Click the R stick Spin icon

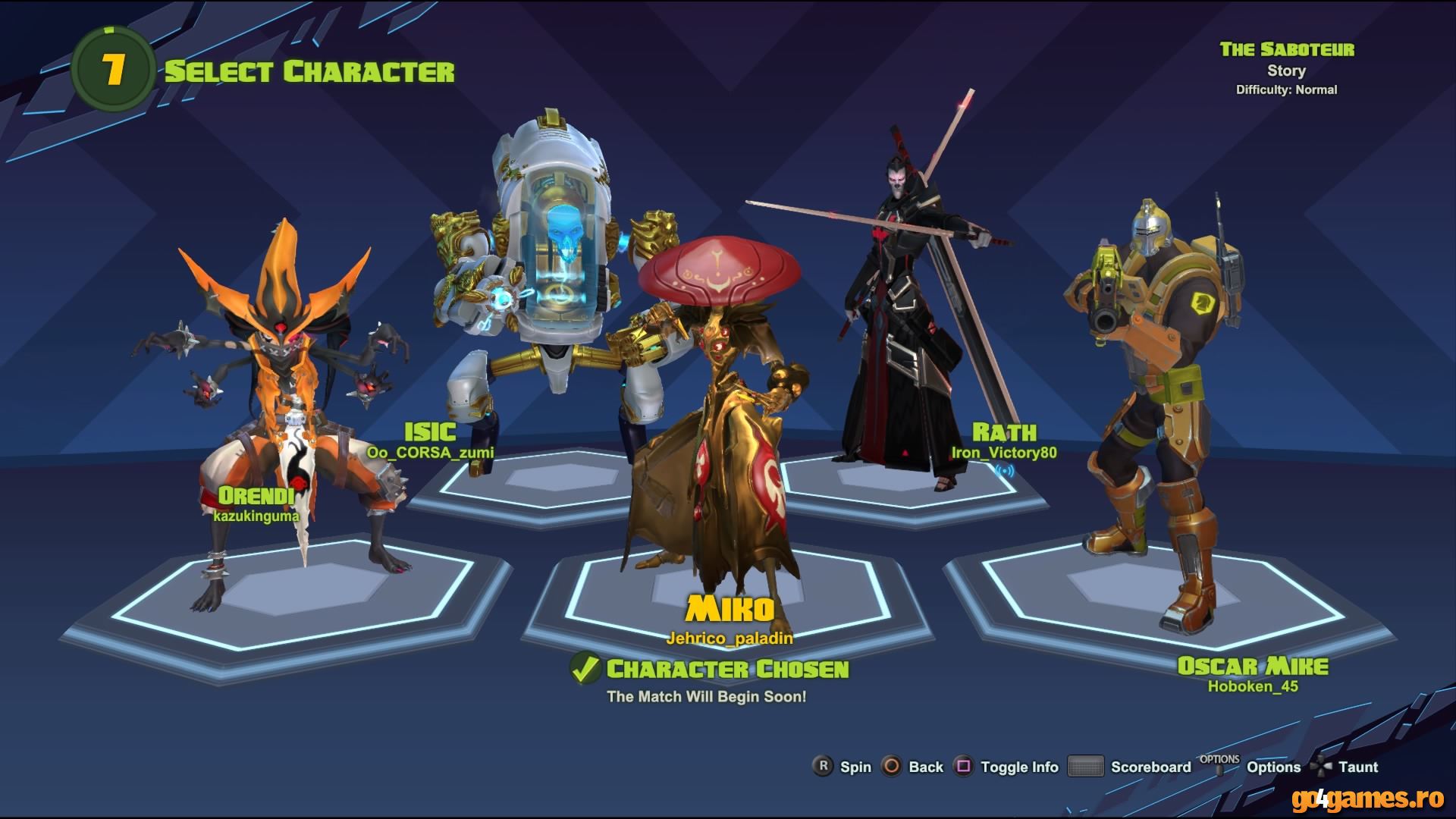click(x=822, y=767)
